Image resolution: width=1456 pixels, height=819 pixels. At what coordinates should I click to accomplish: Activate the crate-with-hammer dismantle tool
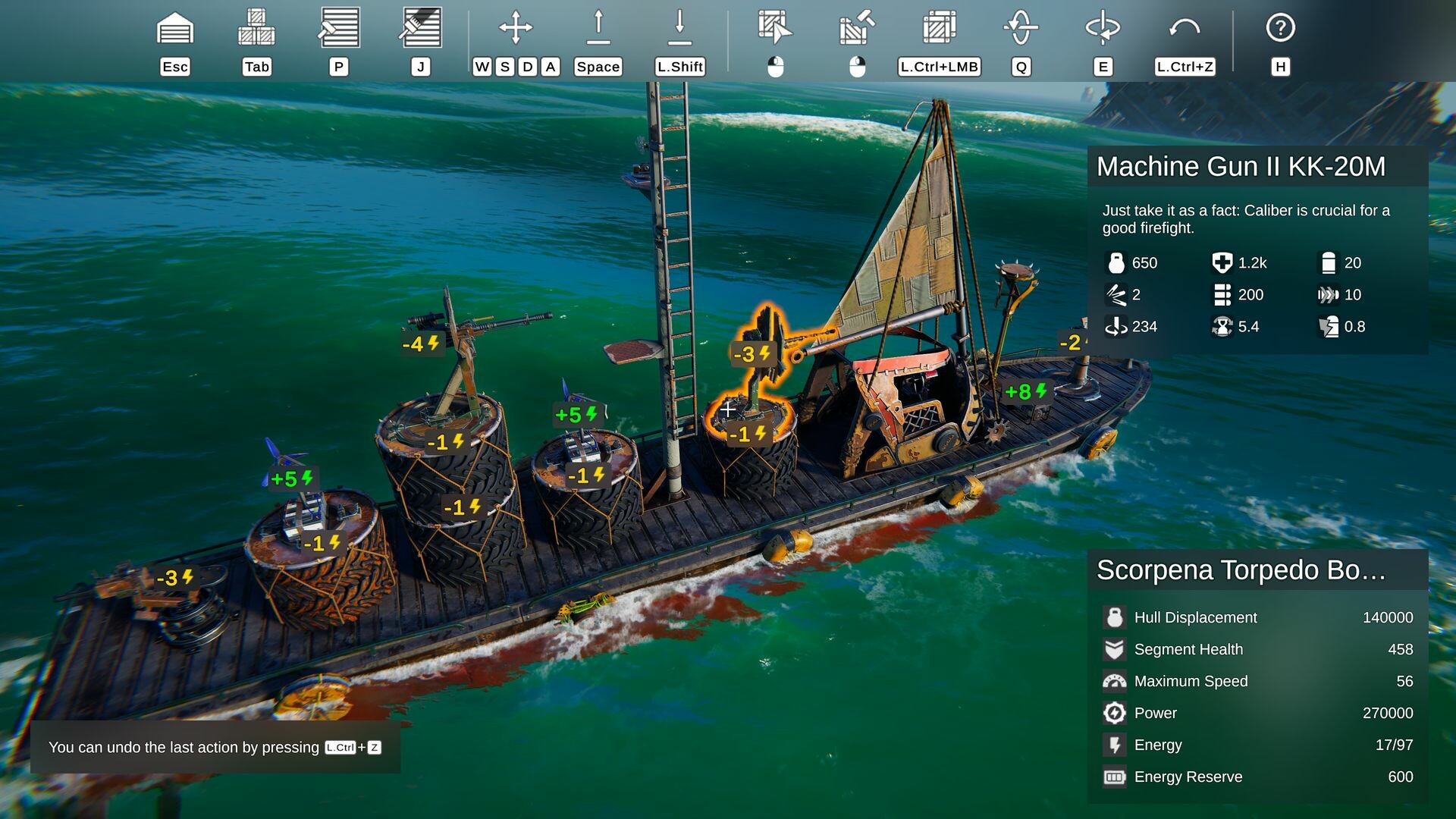(x=857, y=28)
